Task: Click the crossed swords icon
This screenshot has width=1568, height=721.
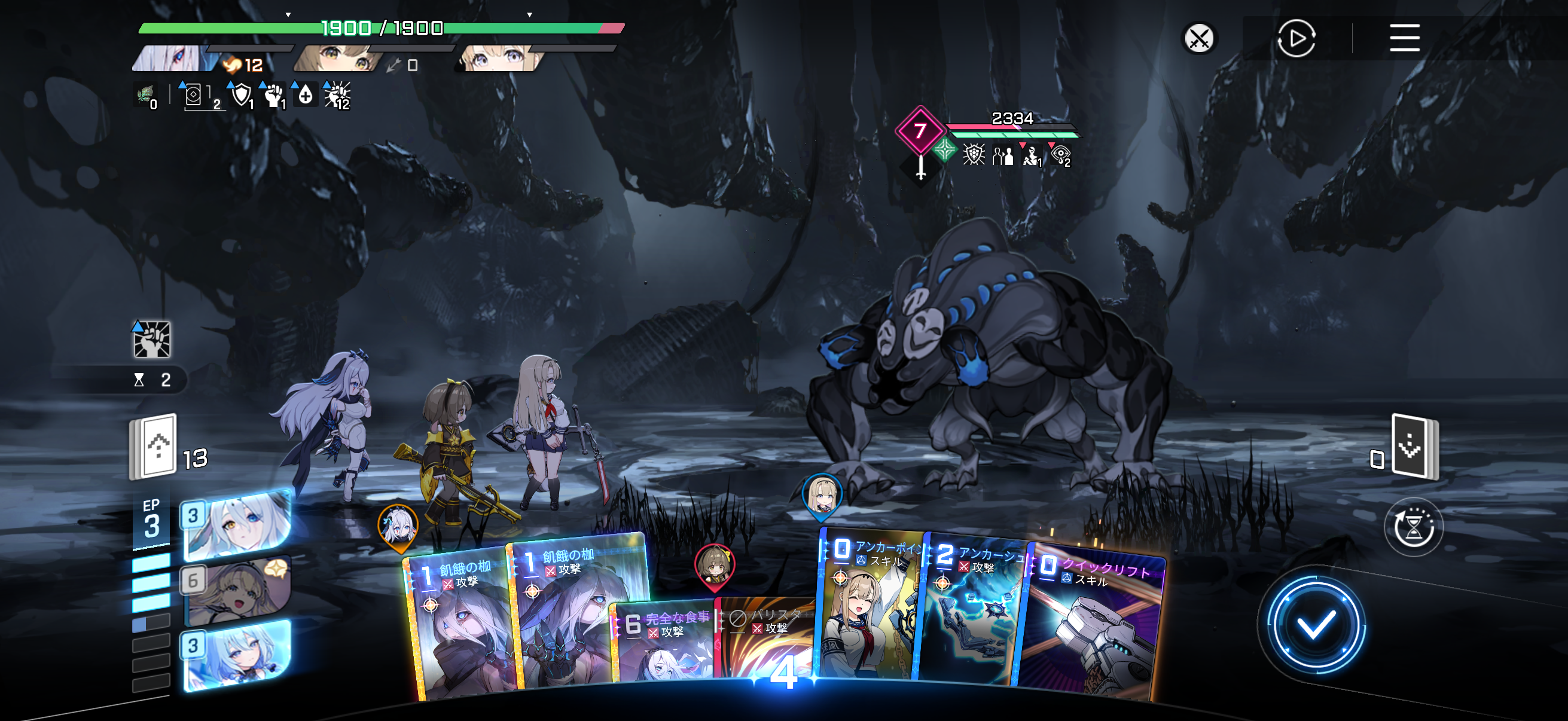Action: click(1199, 38)
